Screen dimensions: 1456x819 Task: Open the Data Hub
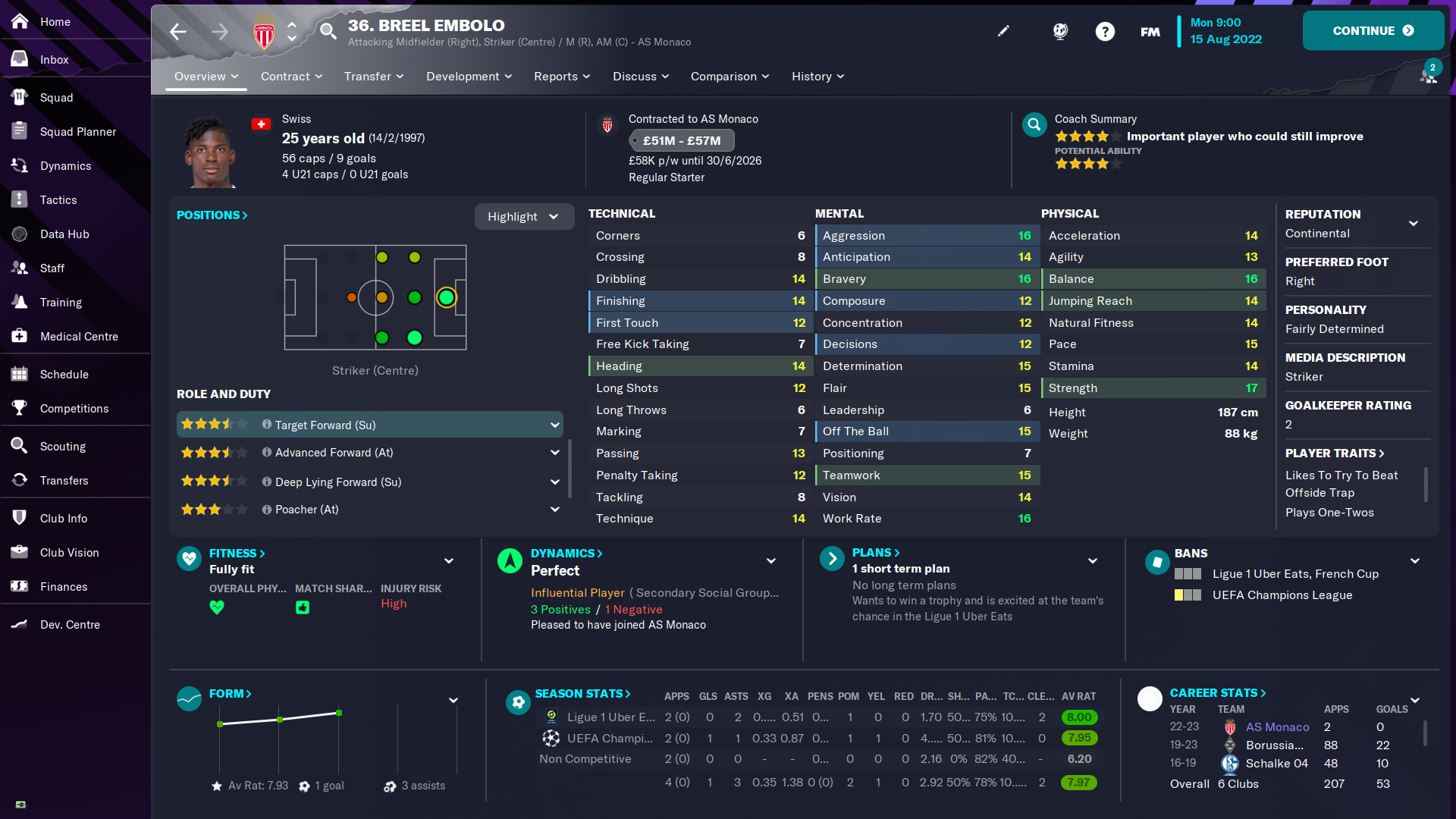click(65, 234)
